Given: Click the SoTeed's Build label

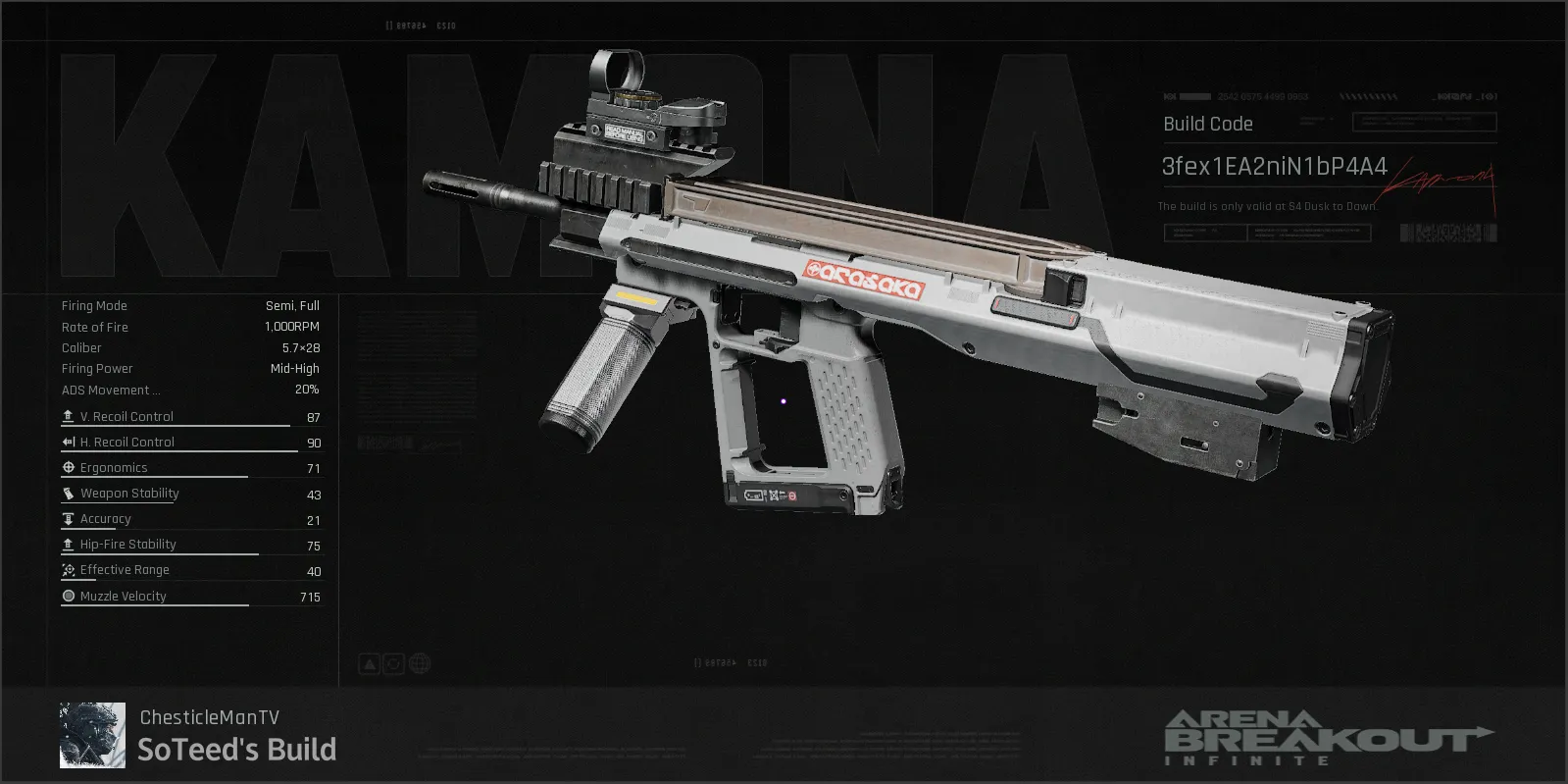Looking at the screenshot, I should [x=235, y=751].
